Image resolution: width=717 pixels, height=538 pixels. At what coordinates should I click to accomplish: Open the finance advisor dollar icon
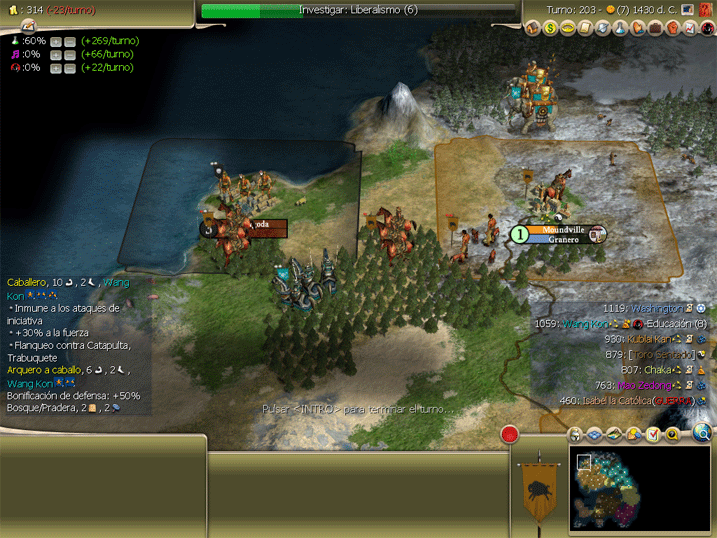[x=549, y=28]
